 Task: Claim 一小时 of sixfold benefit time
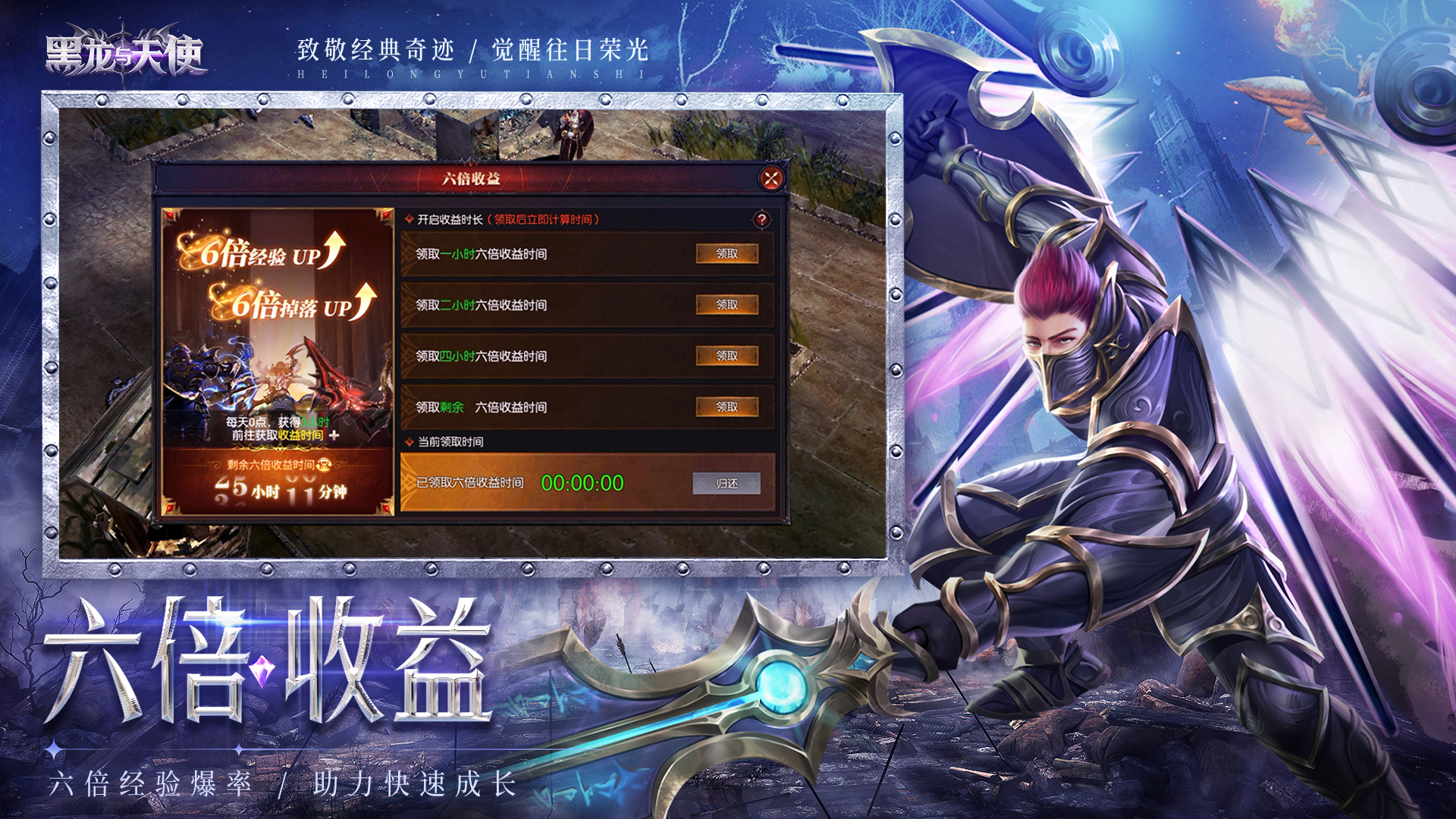[x=730, y=253]
